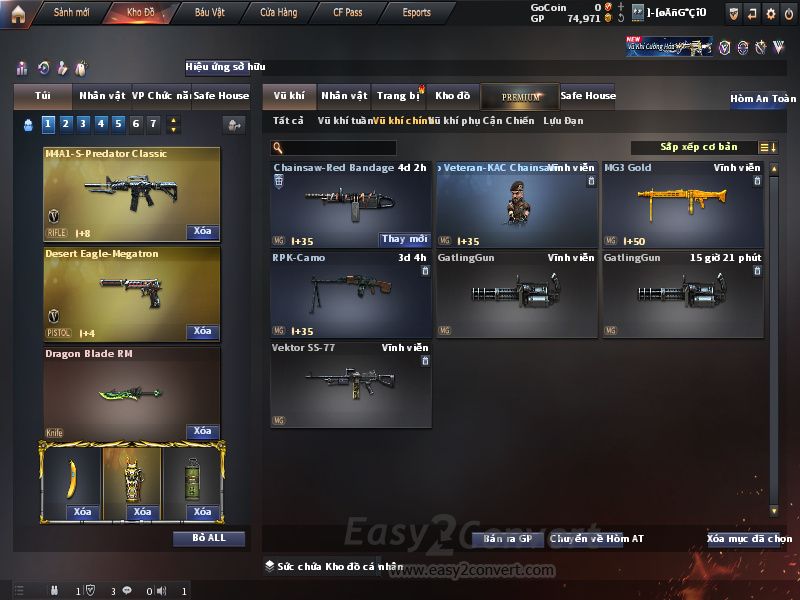Click the Bán ra GP sell button
The width and height of the screenshot is (800, 600).
pyautogui.click(x=507, y=539)
